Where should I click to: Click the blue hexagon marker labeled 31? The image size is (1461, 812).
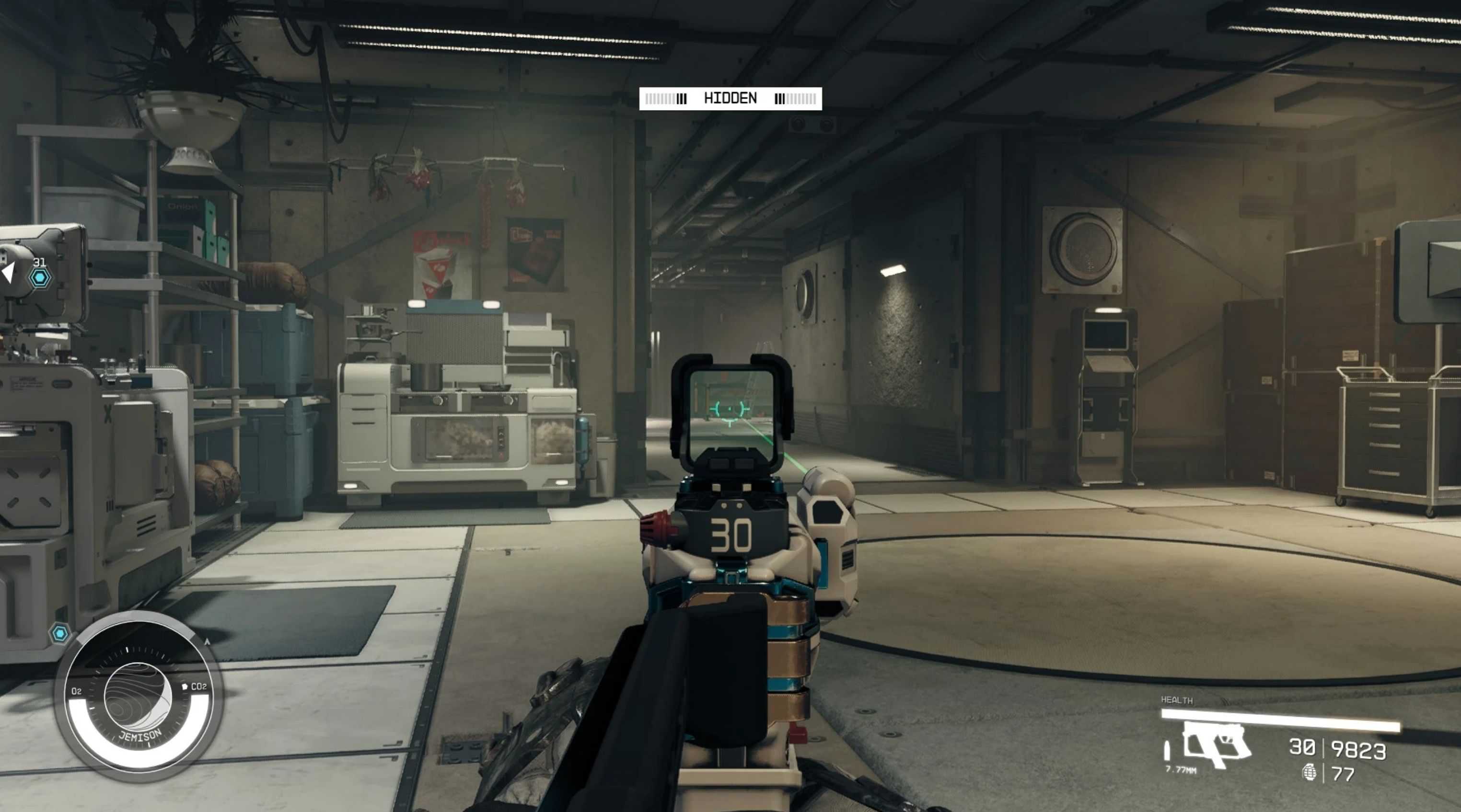tap(40, 278)
